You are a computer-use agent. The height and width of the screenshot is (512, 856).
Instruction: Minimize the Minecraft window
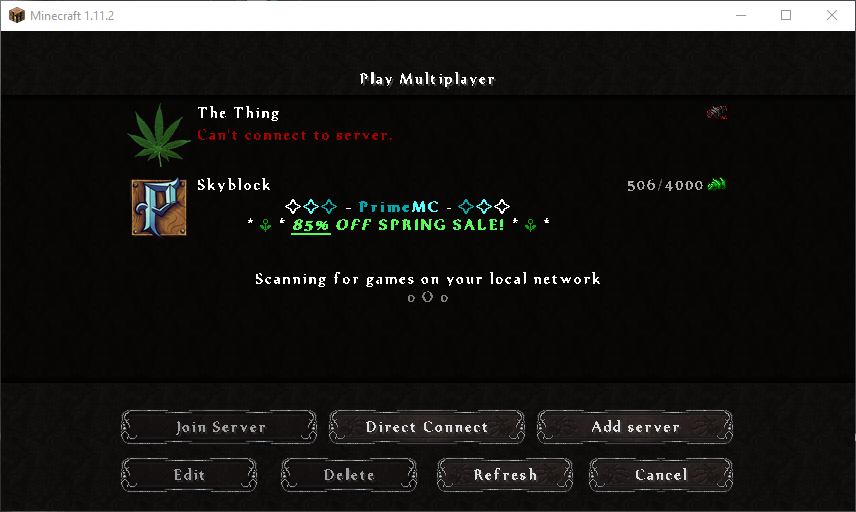[740, 15]
